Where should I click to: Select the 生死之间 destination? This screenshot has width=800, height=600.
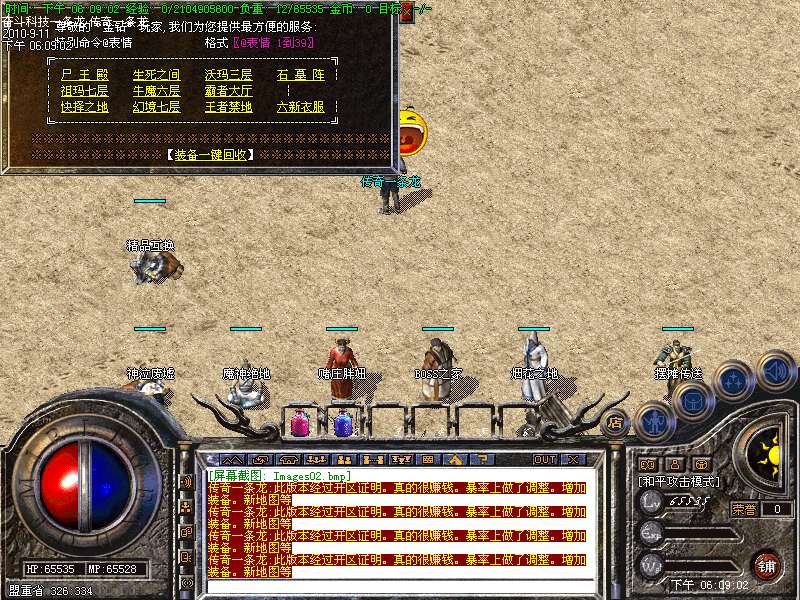(x=156, y=75)
